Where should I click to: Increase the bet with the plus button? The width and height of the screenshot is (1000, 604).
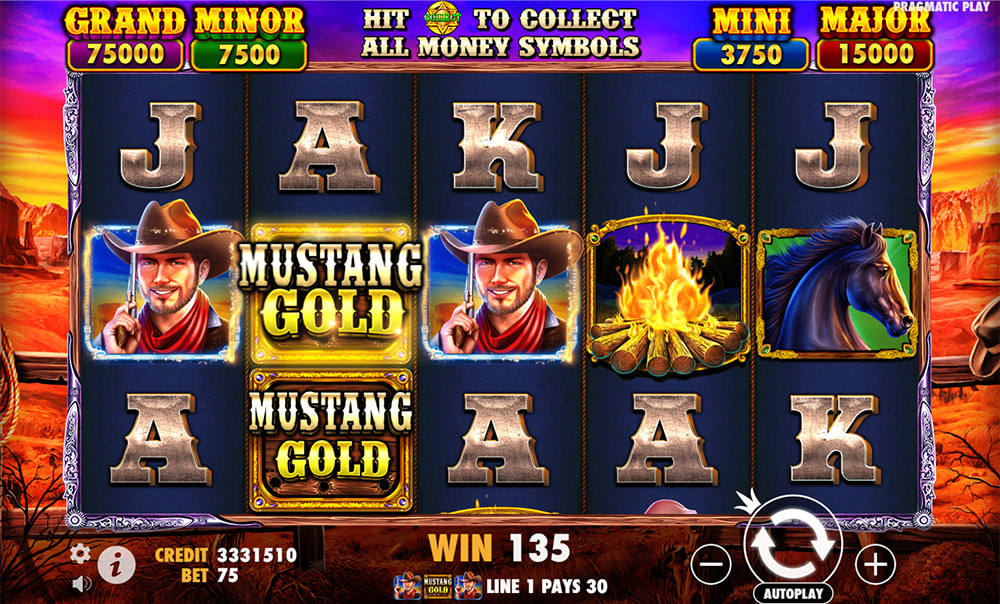(x=876, y=565)
